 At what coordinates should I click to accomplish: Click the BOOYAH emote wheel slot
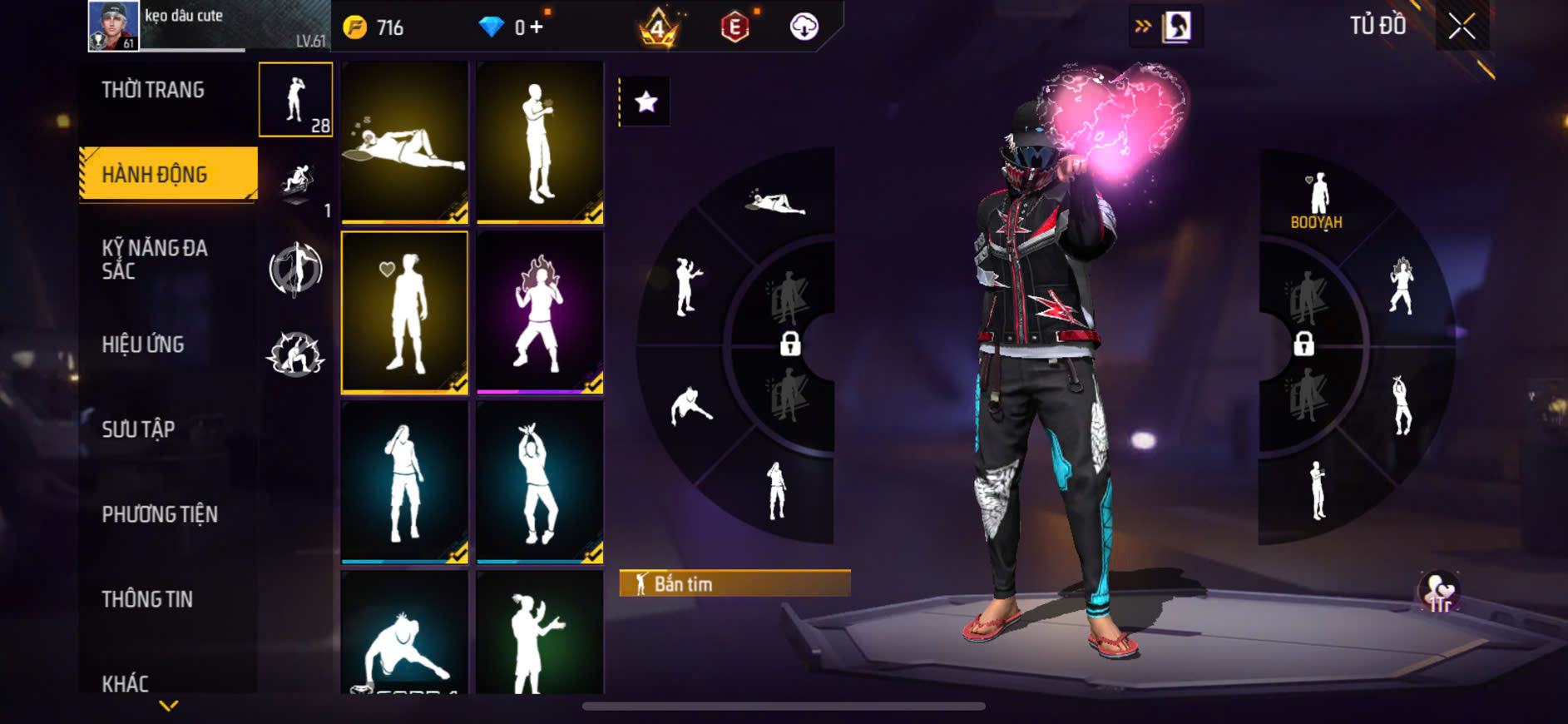coord(1316,203)
